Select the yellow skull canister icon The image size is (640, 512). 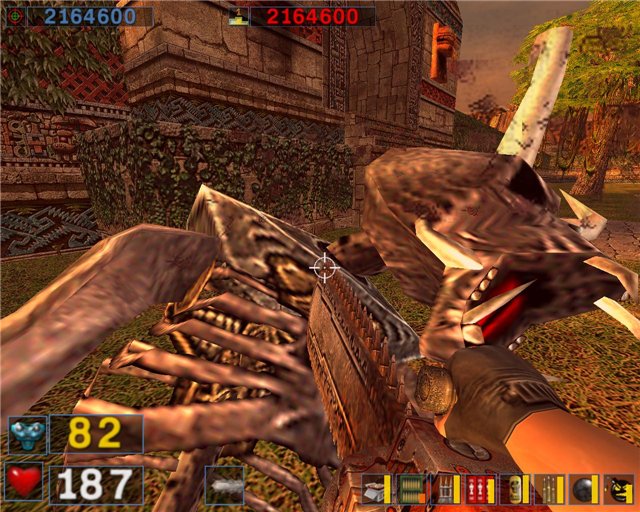[514, 489]
